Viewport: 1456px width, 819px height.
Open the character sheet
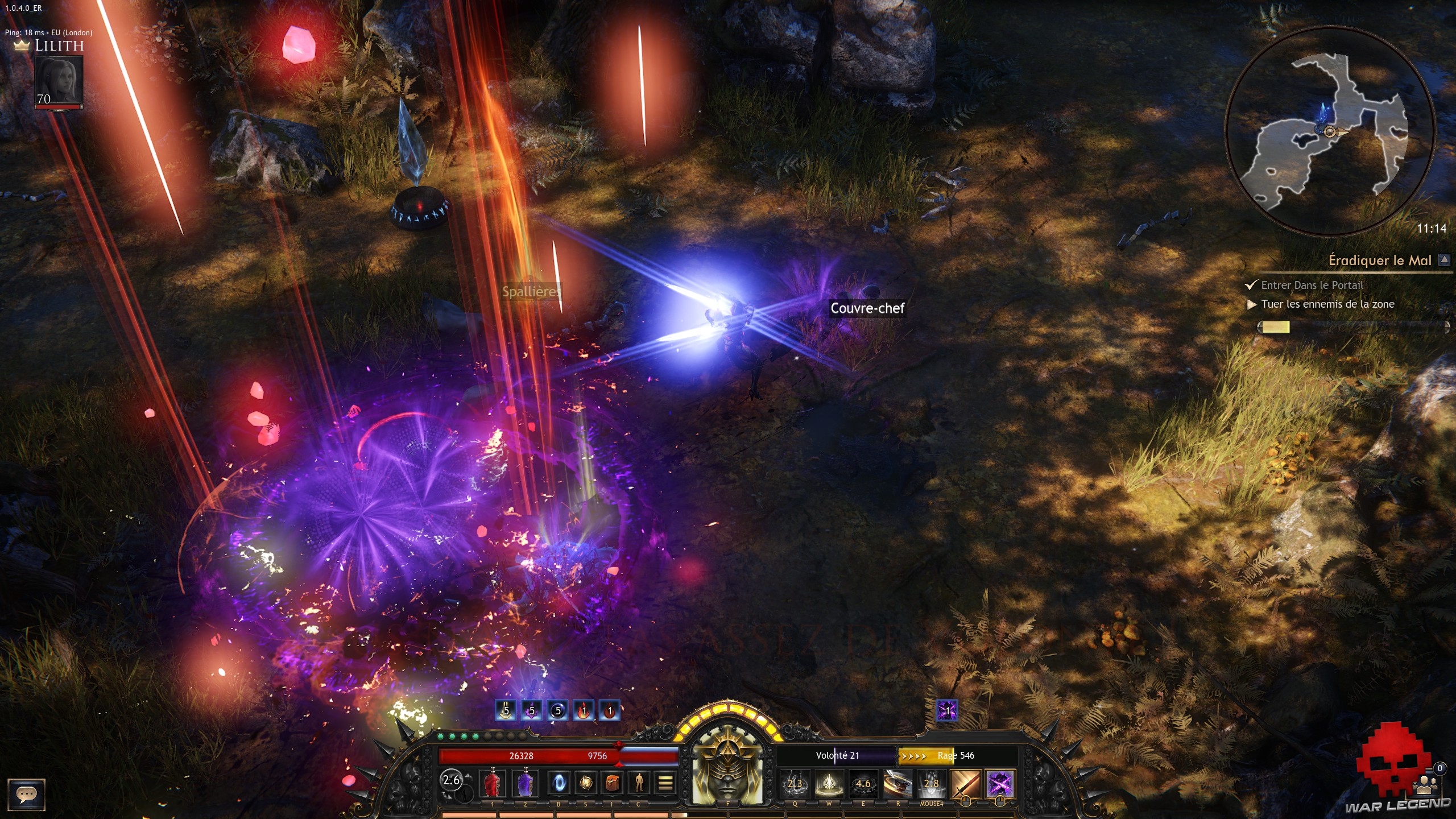click(x=639, y=784)
